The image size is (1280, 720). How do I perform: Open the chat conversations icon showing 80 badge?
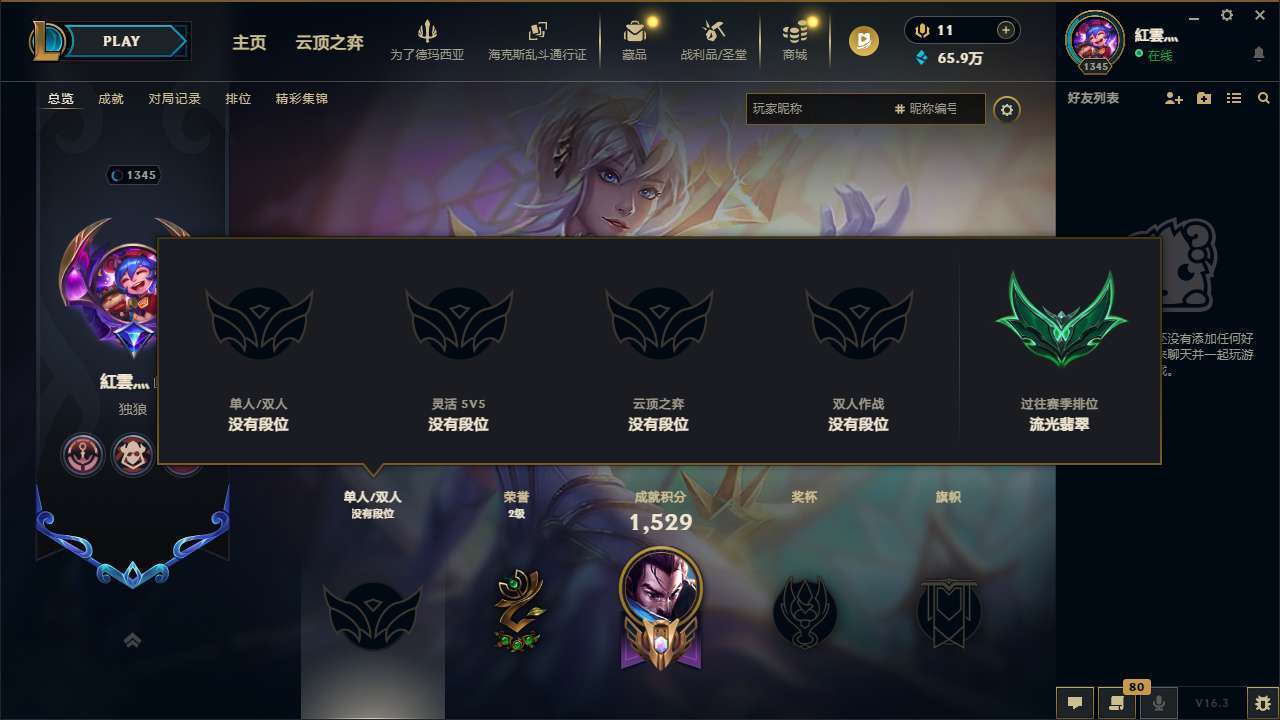click(1117, 703)
